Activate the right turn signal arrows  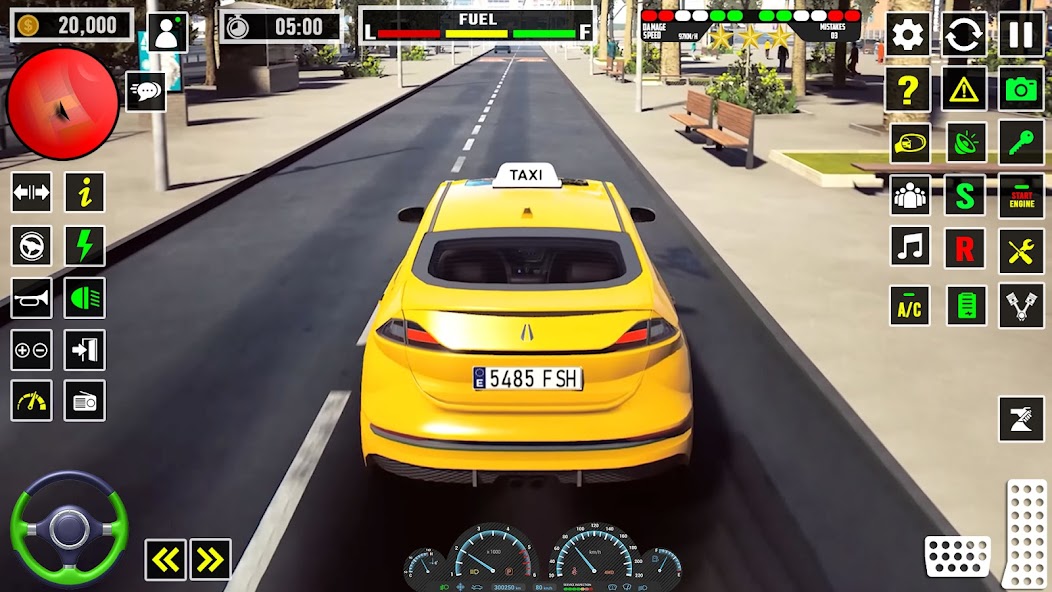[x=210, y=560]
